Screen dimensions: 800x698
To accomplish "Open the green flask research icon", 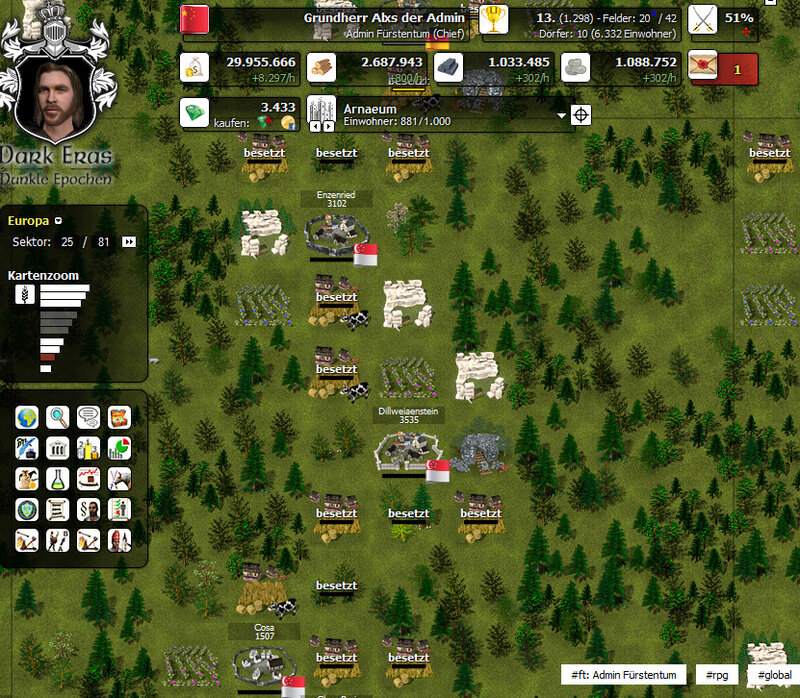I will [x=58, y=479].
